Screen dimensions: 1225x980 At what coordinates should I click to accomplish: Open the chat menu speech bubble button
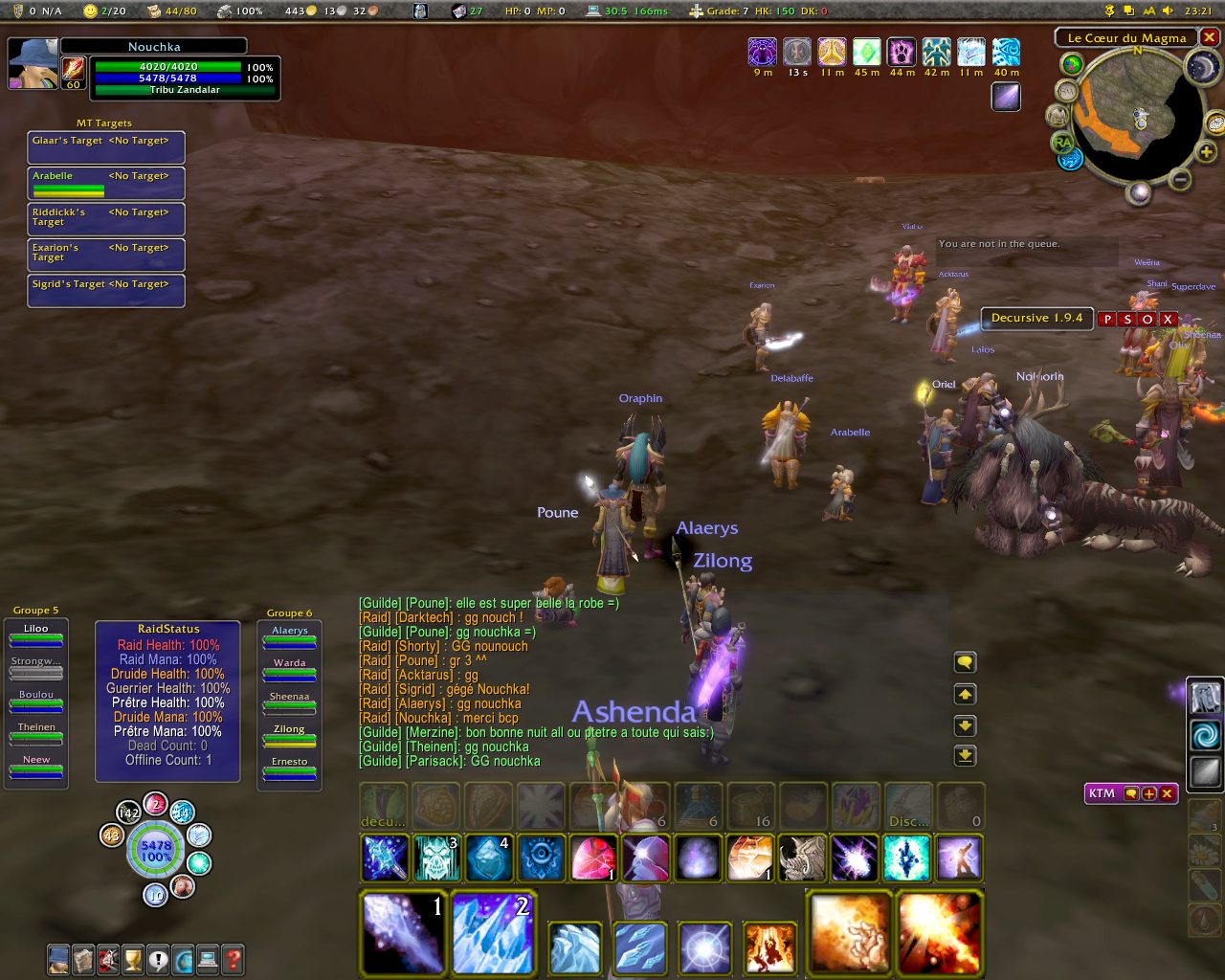tap(965, 662)
